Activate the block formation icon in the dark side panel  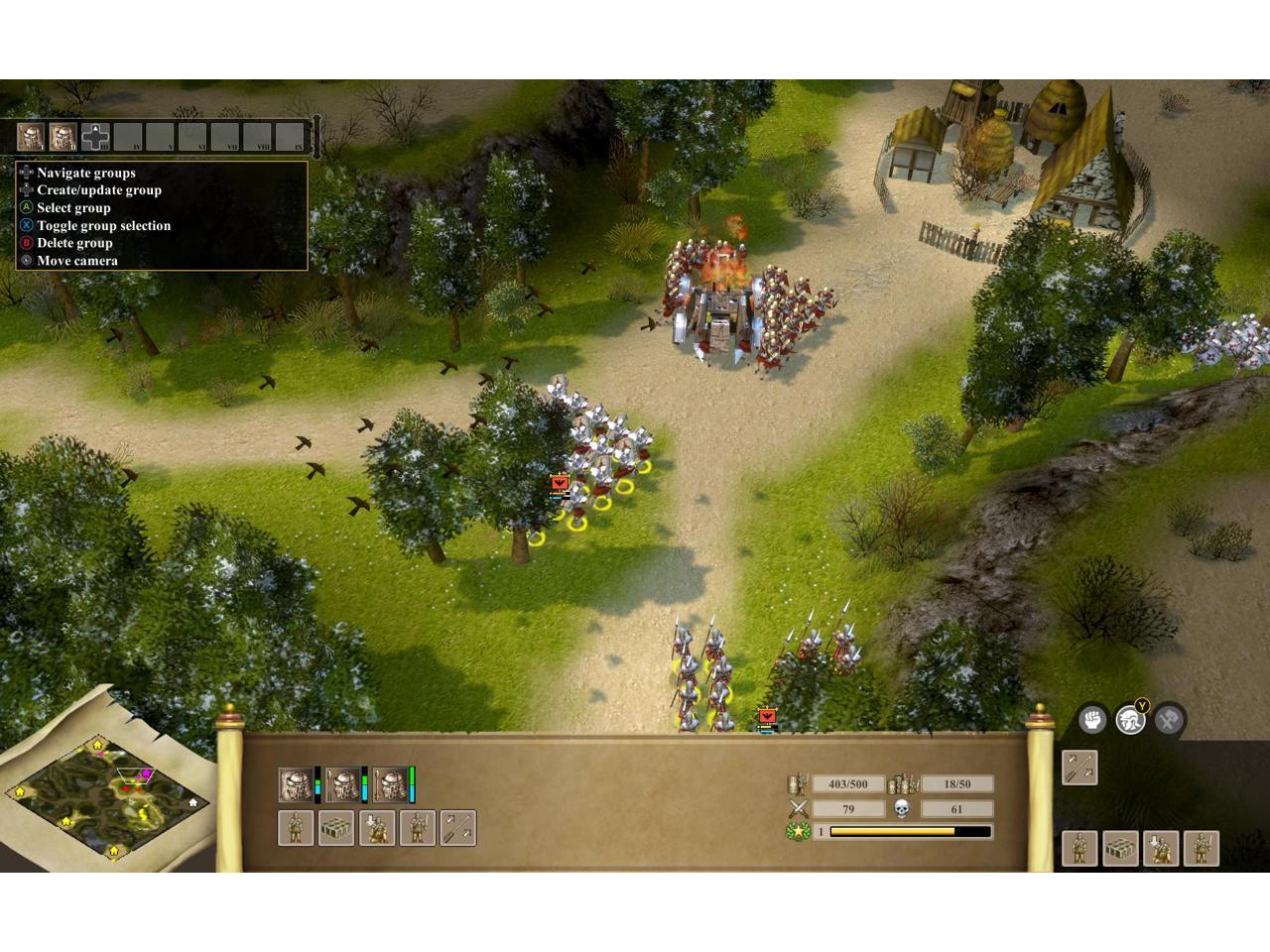[x=1120, y=849]
